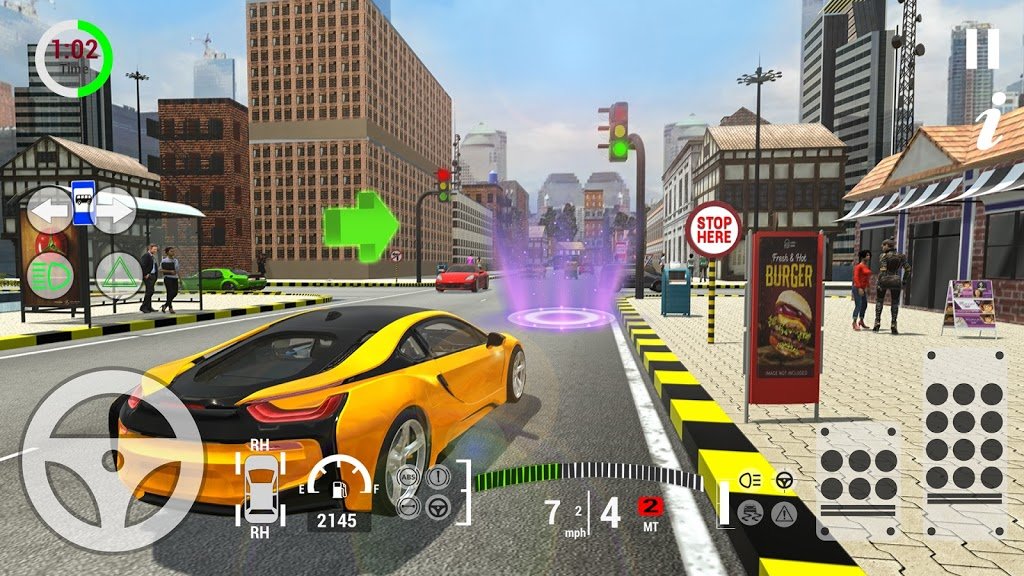This screenshot has width=1024, height=576.
Task: Toggle the ABS icon
Action: [x=408, y=478]
